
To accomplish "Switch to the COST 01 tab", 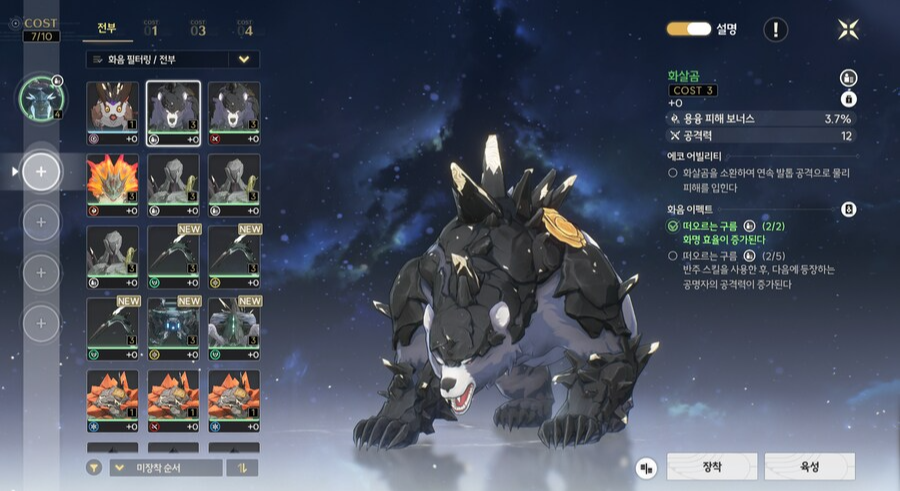I will pos(151,29).
